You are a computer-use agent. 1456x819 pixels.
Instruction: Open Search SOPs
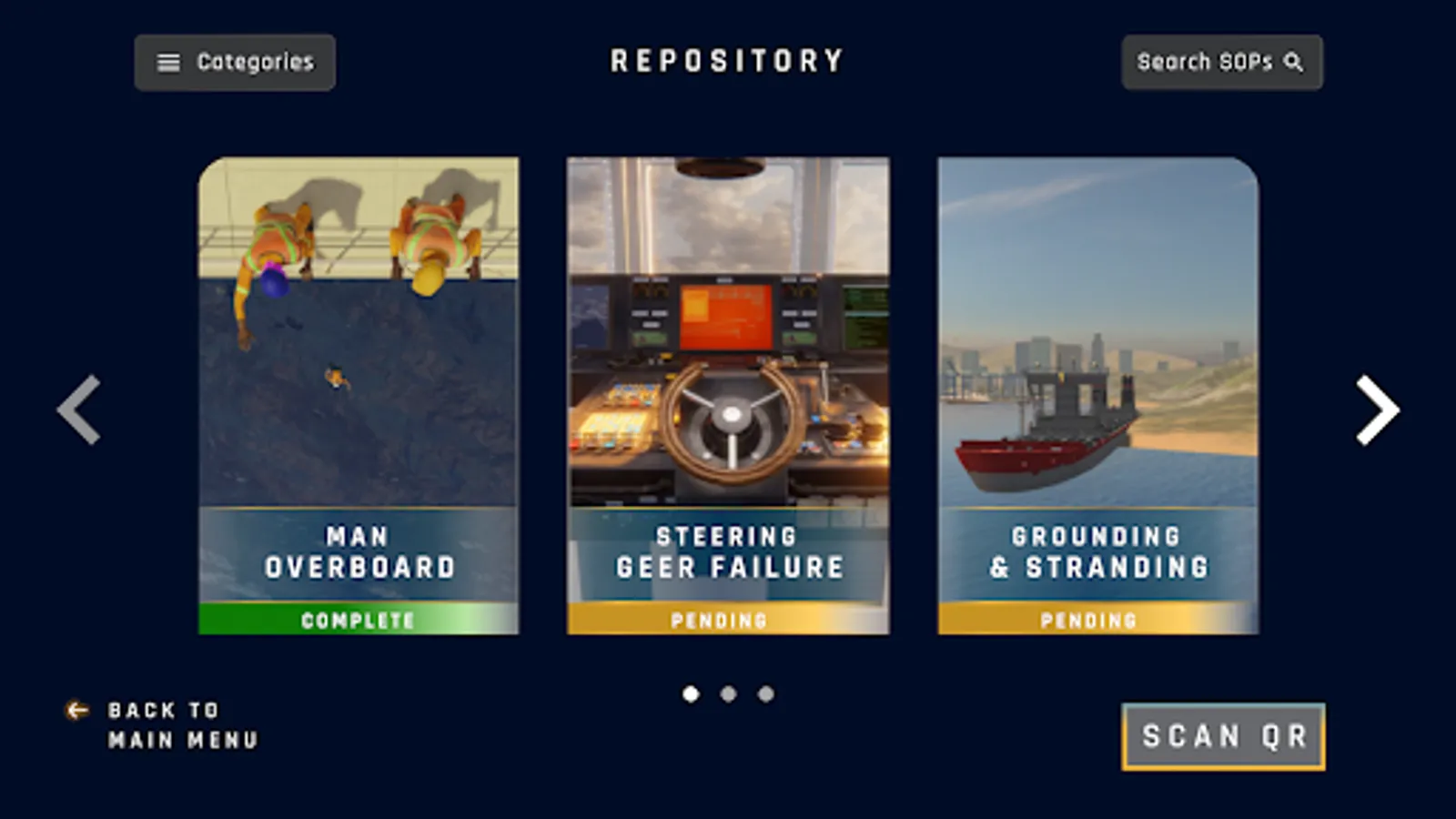point(1223,63)
